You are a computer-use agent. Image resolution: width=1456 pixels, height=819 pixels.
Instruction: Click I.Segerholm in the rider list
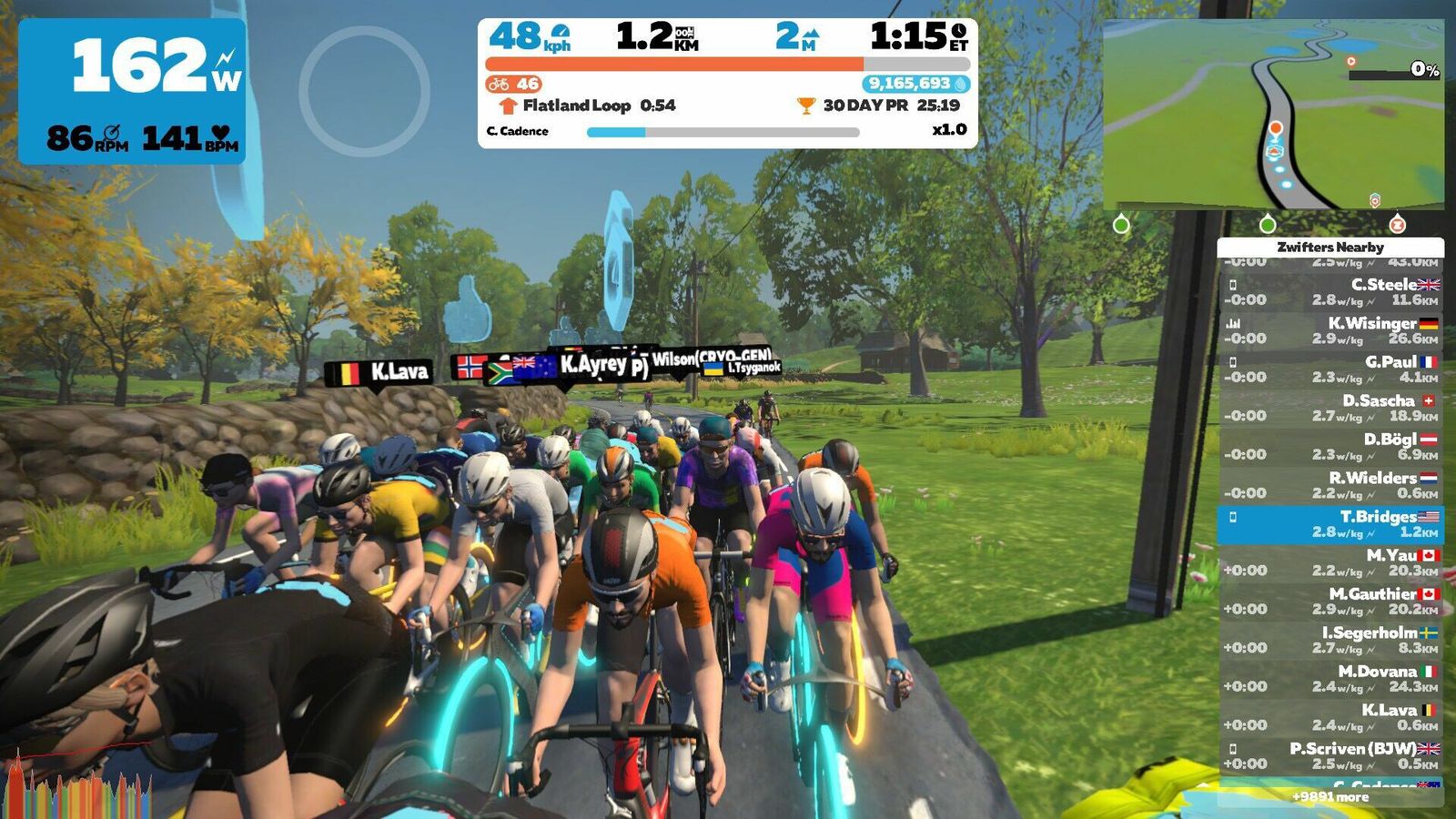(x=1330, y=640)
